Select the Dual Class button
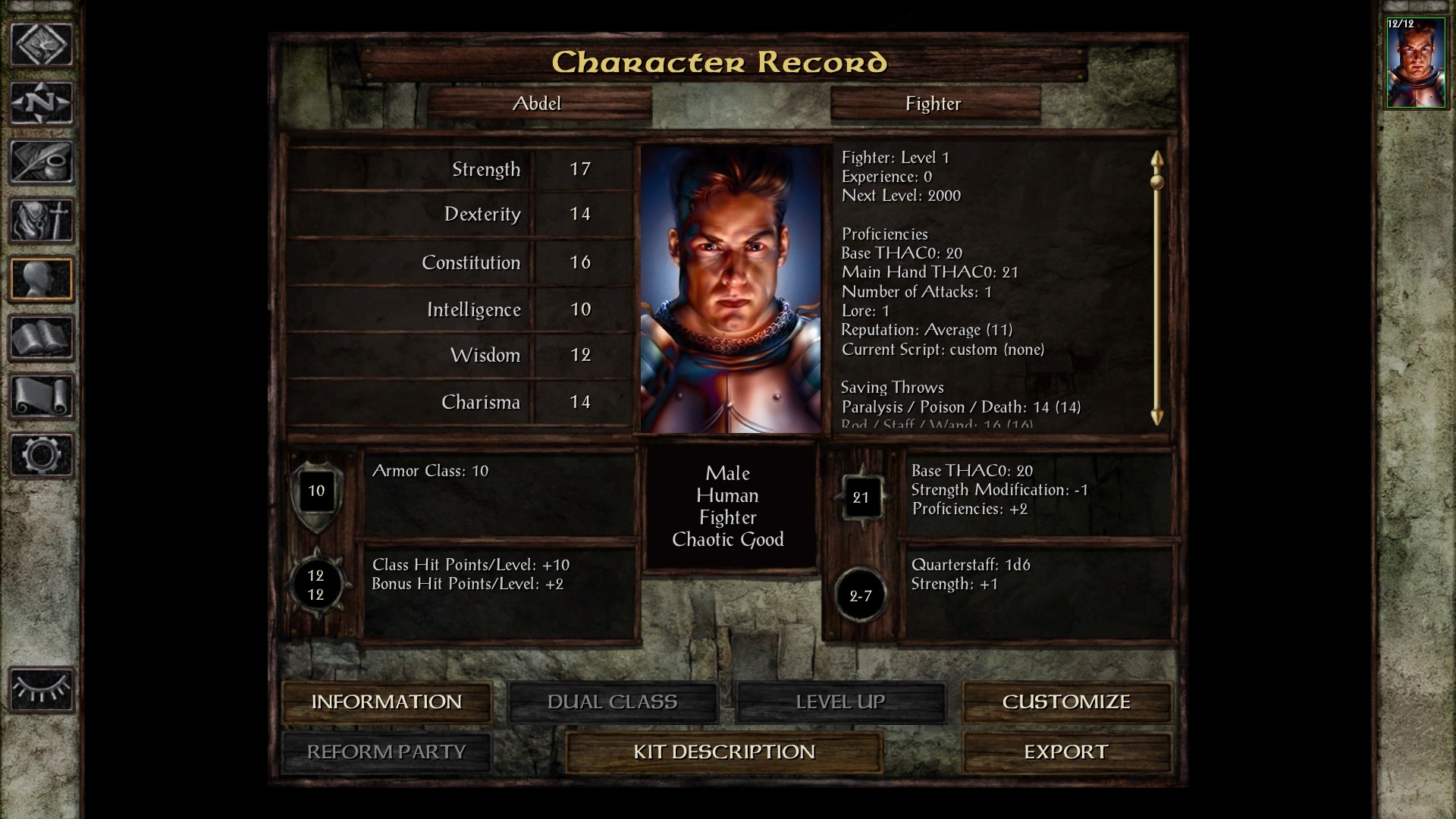The height and width of the screenshot is (819, 1456). point(612,701)
